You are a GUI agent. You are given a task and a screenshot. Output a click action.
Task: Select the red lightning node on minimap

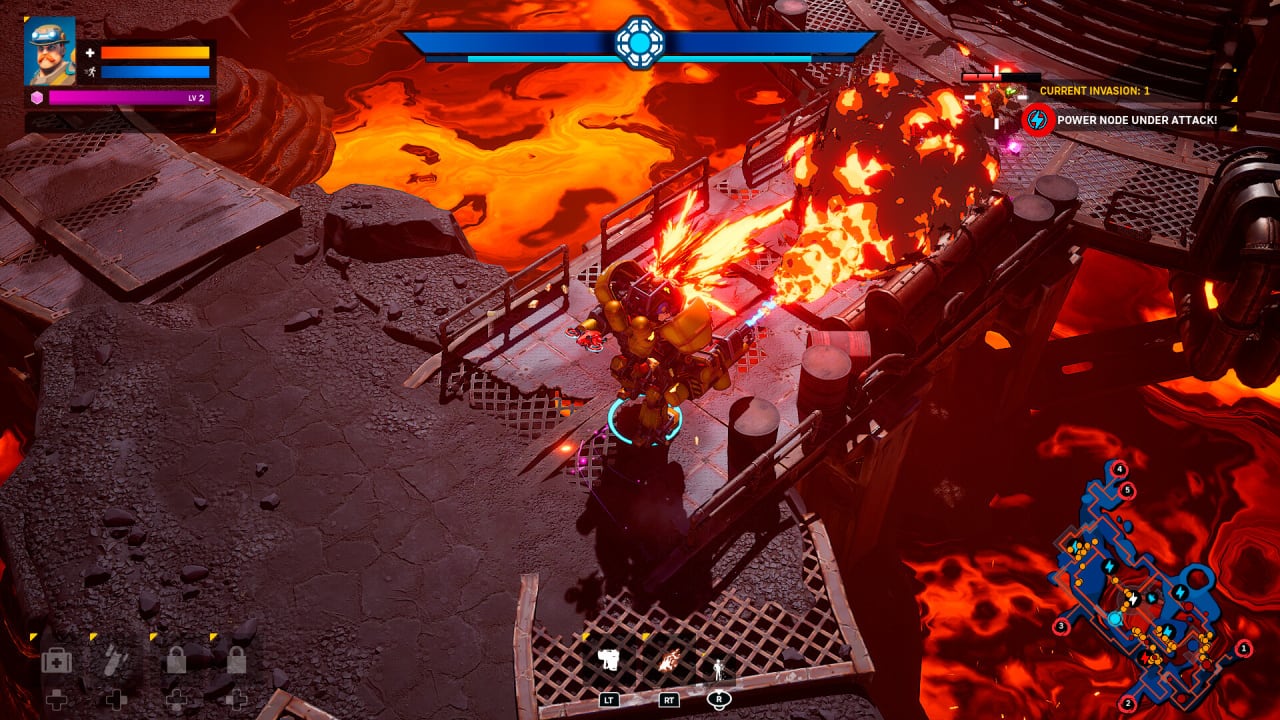coord(1145,658)
